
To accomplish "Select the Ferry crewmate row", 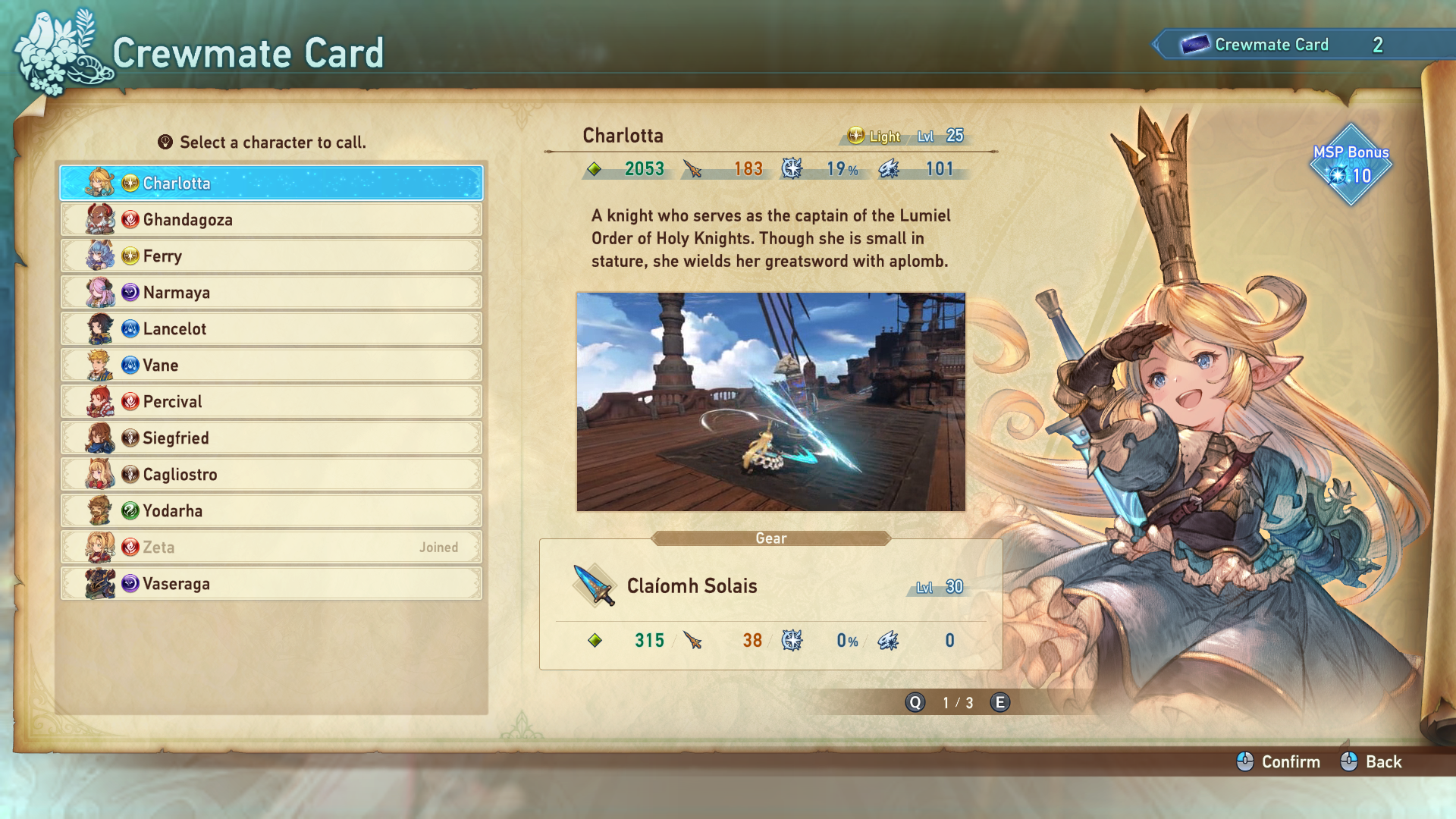I will click(271, 256).
